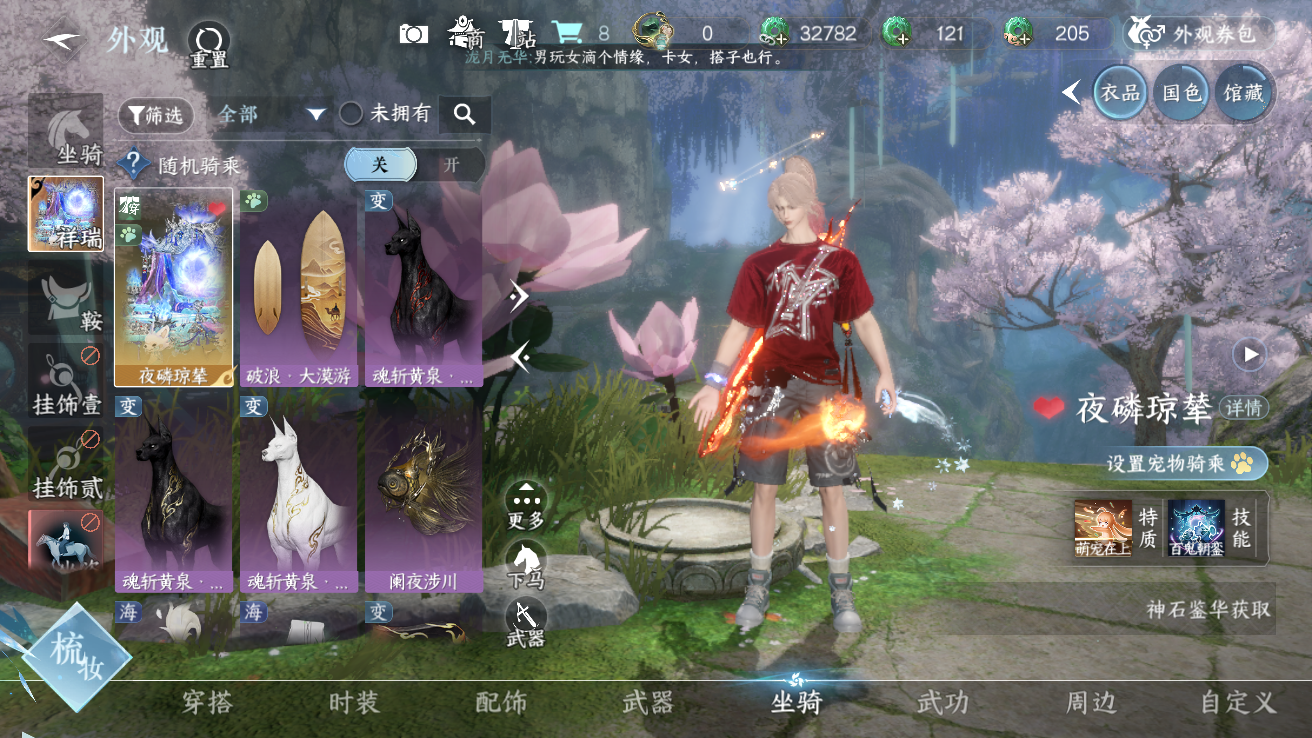
Task: Select the 阑夜涉川 golden fish mount
Action: [x=423, y=494]
